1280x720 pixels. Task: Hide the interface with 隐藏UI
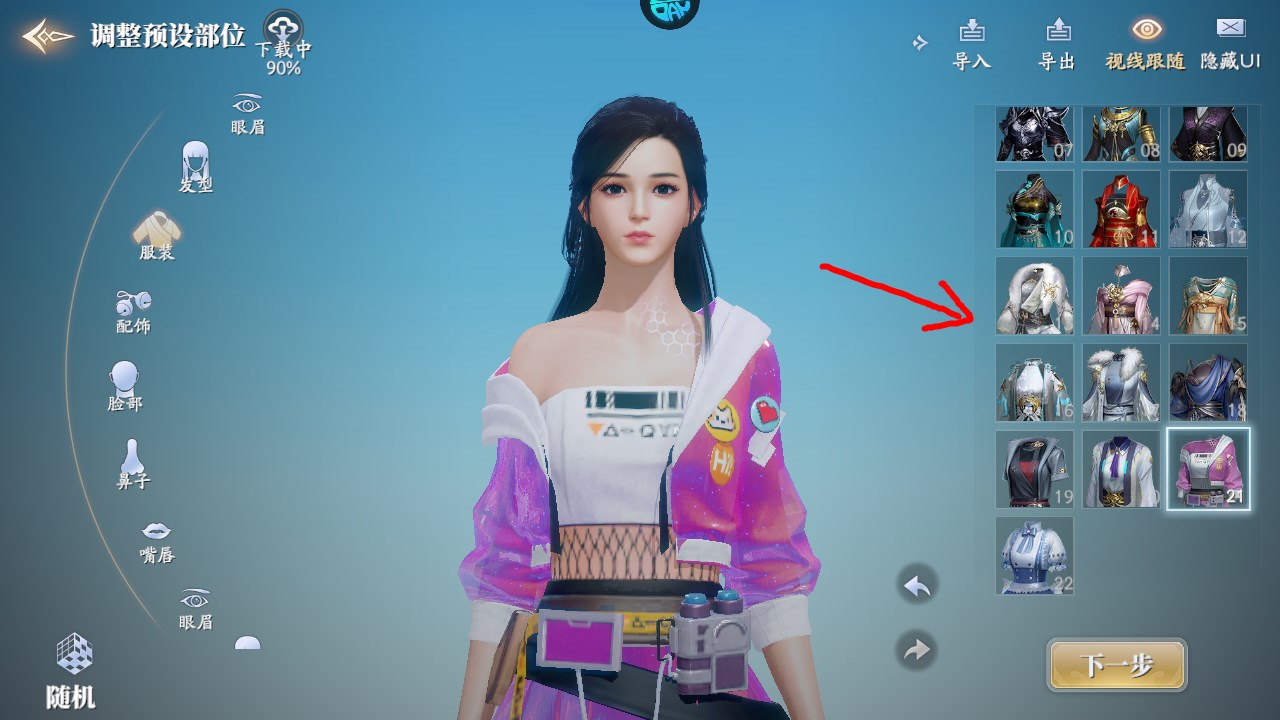click(1230, 44)
